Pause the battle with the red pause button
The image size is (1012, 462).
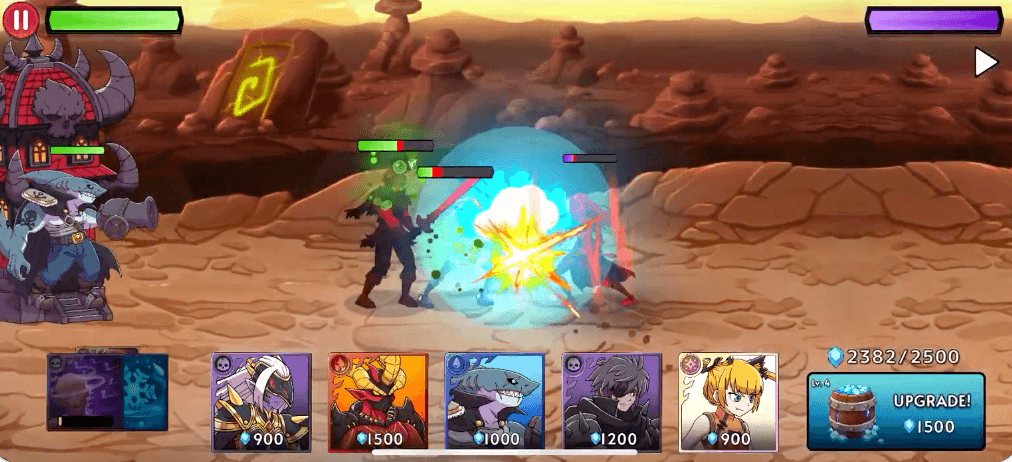[x=22, y=19]
